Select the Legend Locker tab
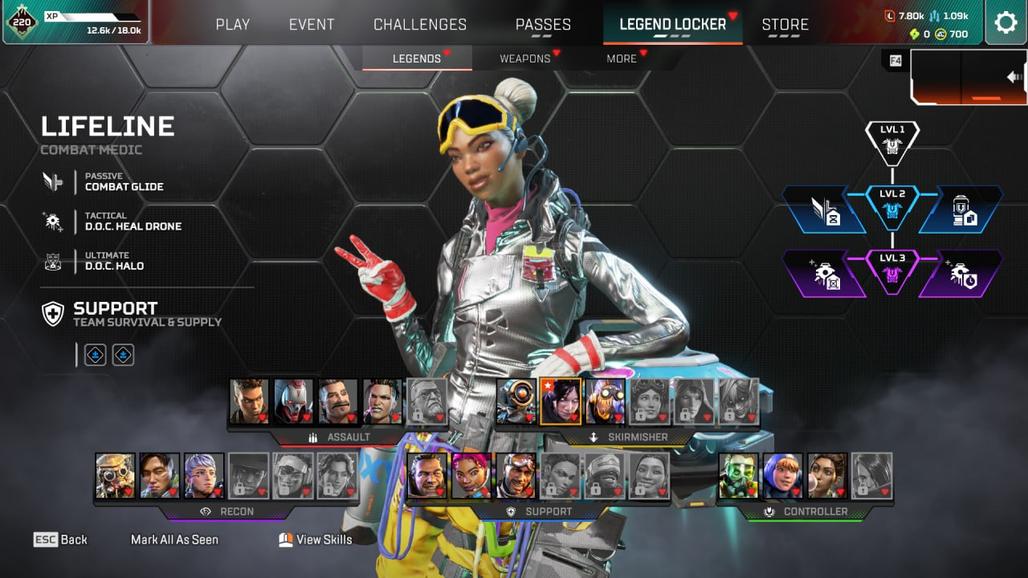The image size is (1028, 578). tap(672, 24)
